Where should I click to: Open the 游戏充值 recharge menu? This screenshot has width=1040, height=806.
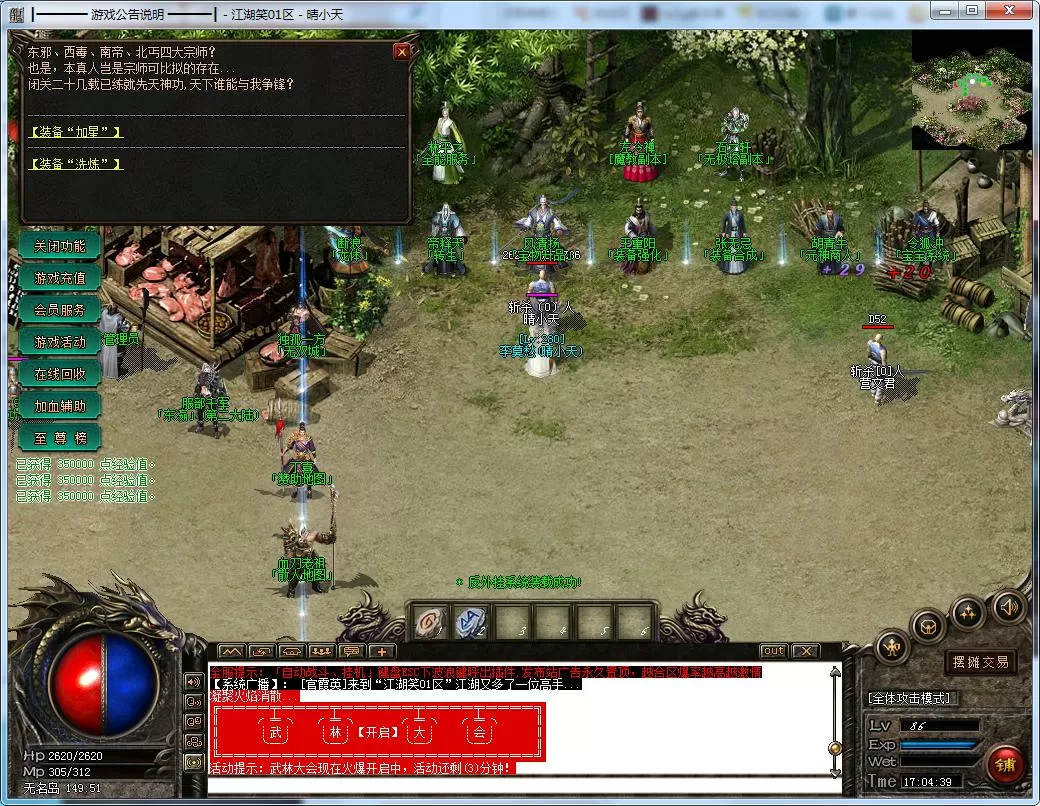tap(60, 278)
